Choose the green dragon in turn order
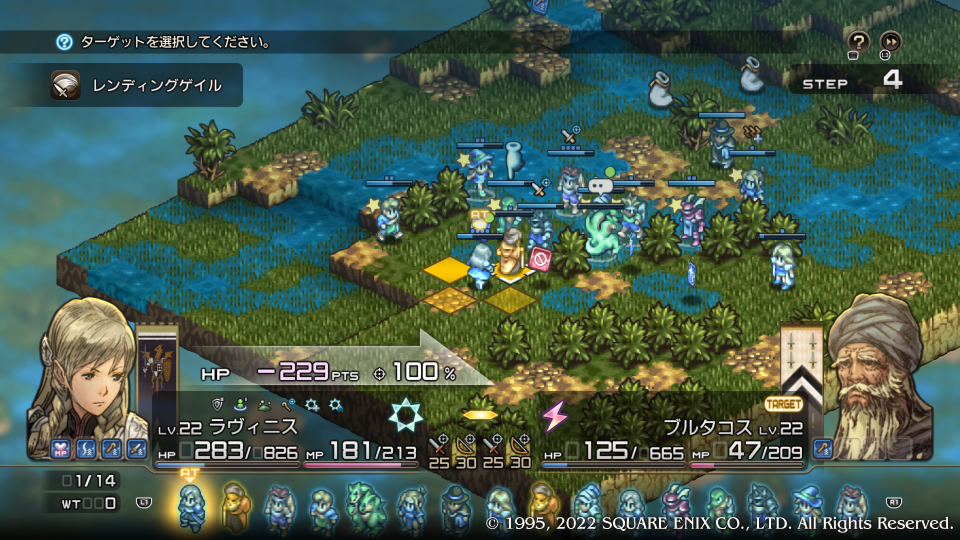Screen dimensions: 960x540 (x=364, y=505)
